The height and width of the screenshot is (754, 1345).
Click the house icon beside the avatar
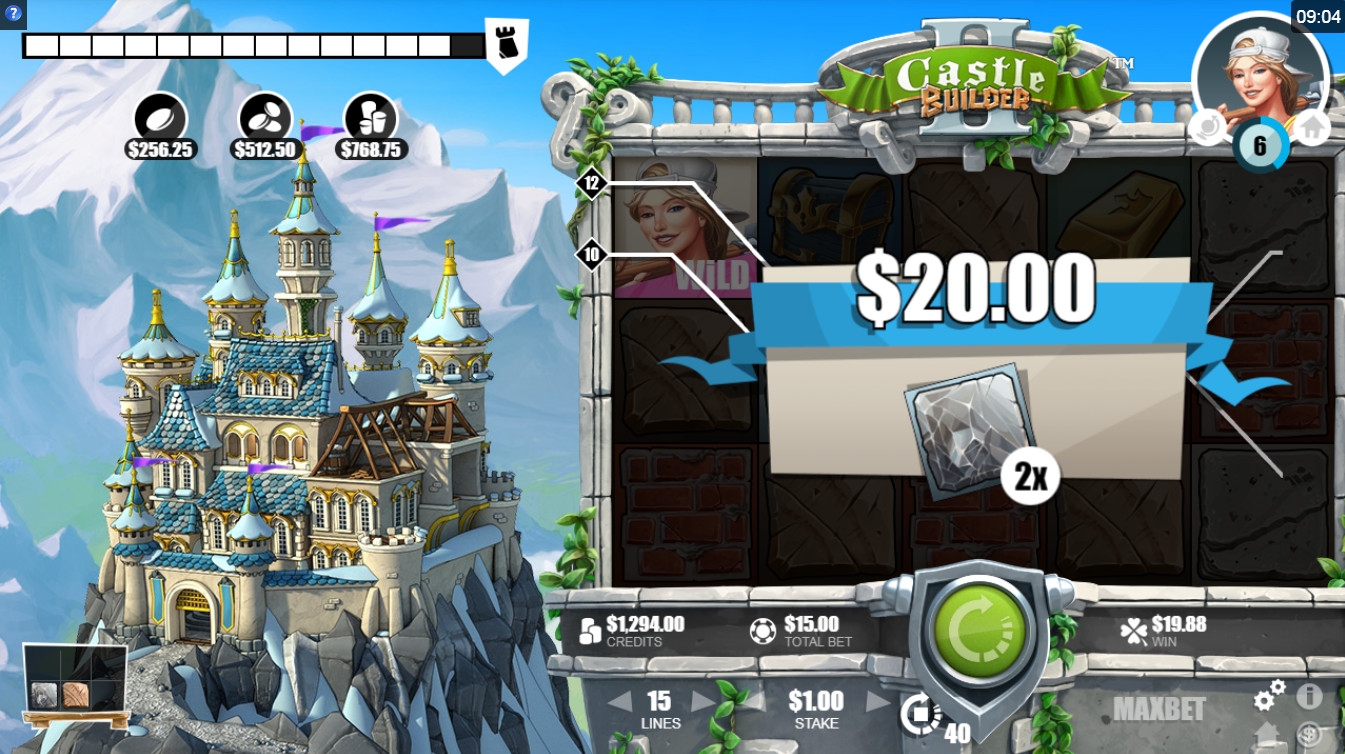coord(1311,128)
